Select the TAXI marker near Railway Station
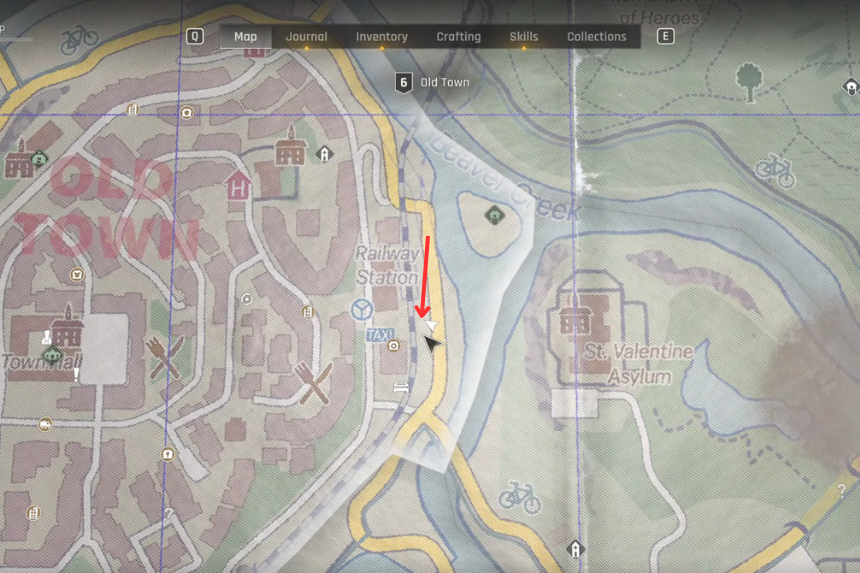 coord(380,333)
